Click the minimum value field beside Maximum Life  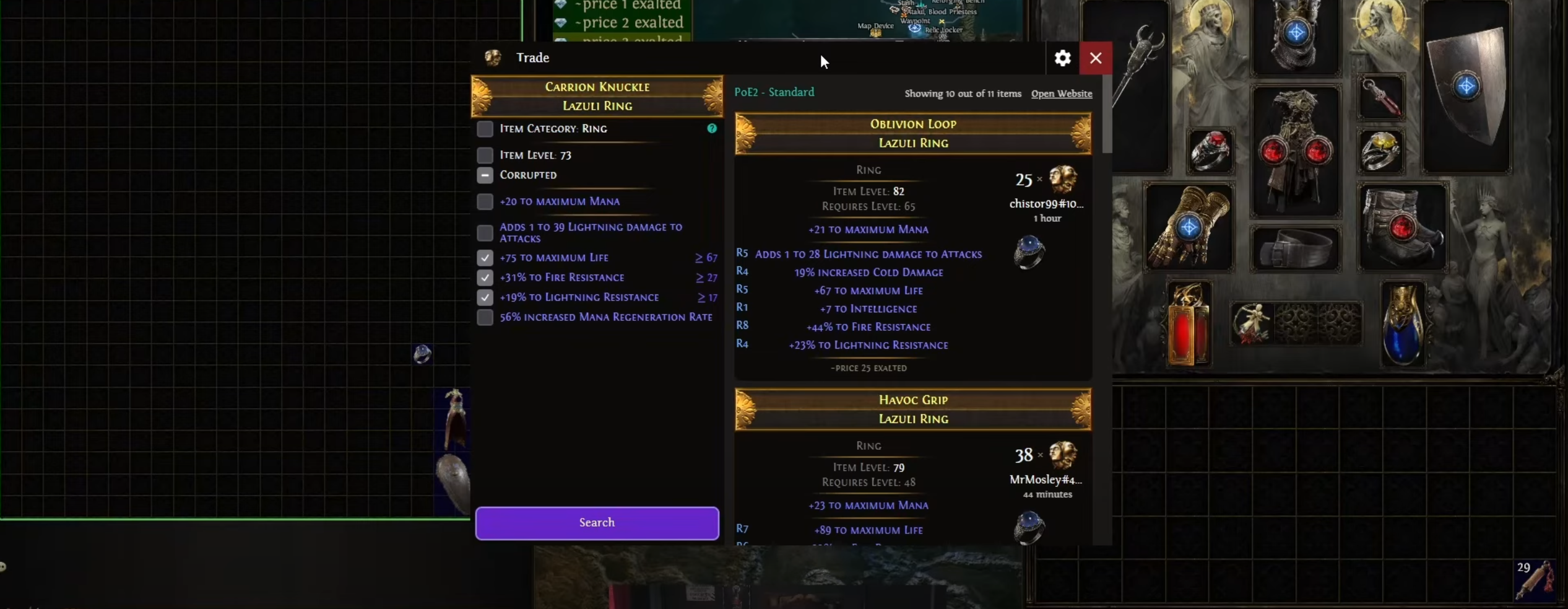(706, 258)
